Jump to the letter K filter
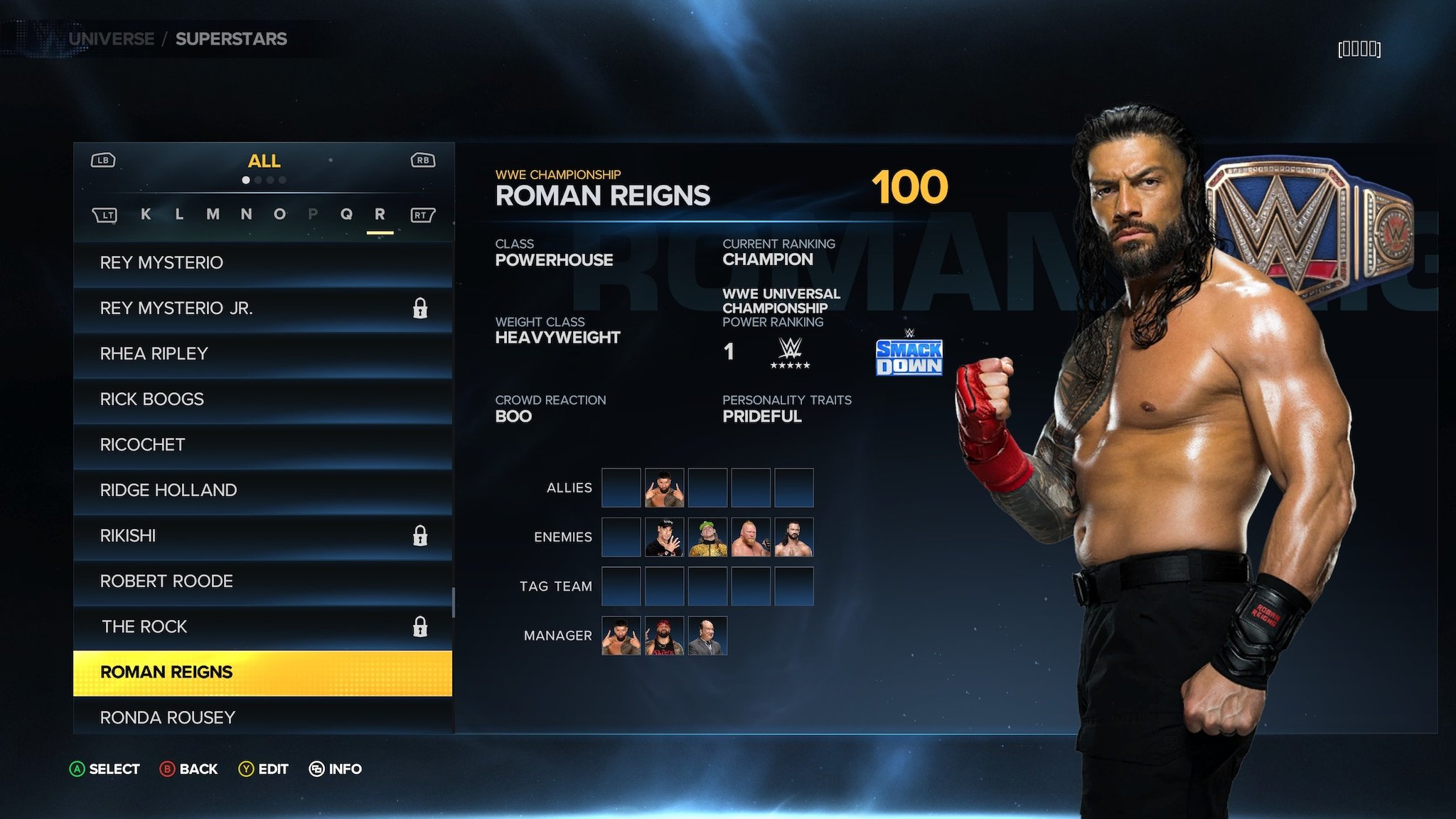This screenshot has height=819, width=1456. coord(146,214)
